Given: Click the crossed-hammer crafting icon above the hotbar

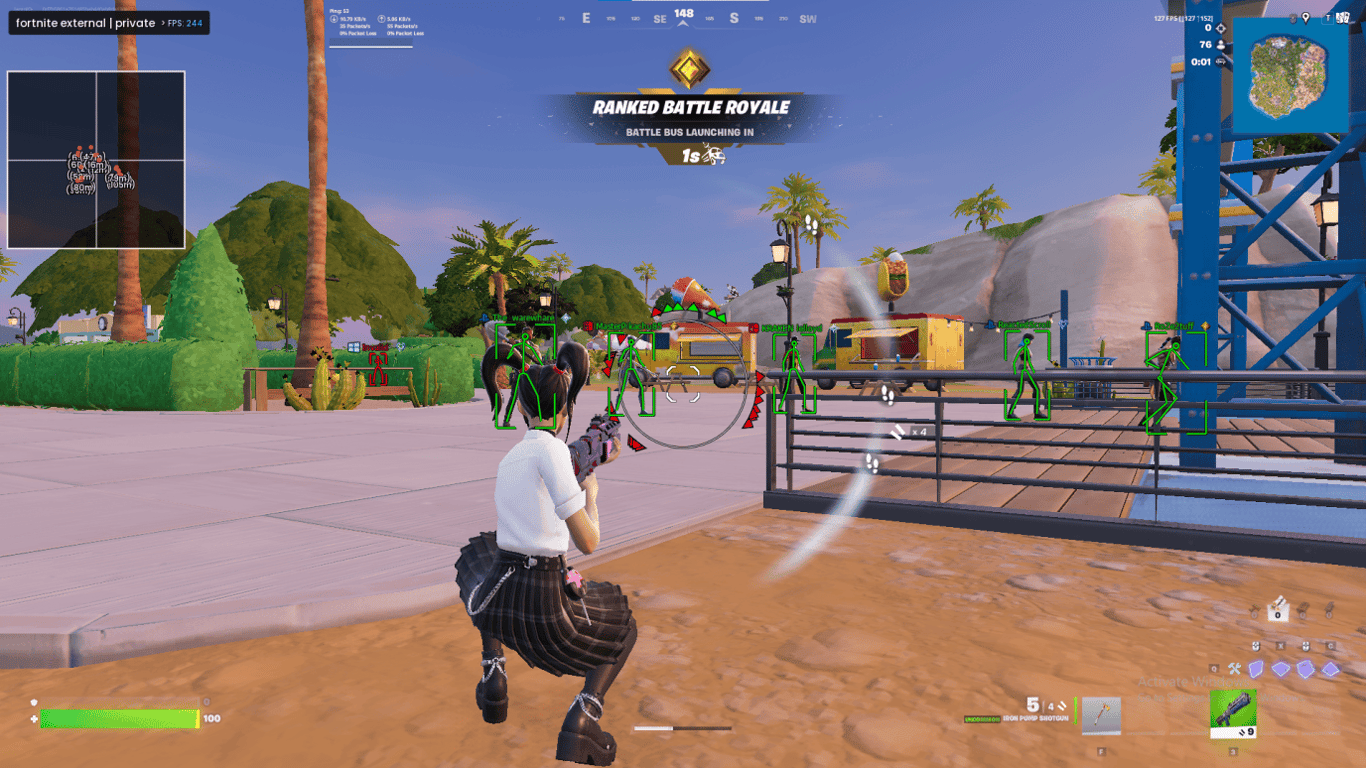Looking at the screenshot, I should [1234, 669].
